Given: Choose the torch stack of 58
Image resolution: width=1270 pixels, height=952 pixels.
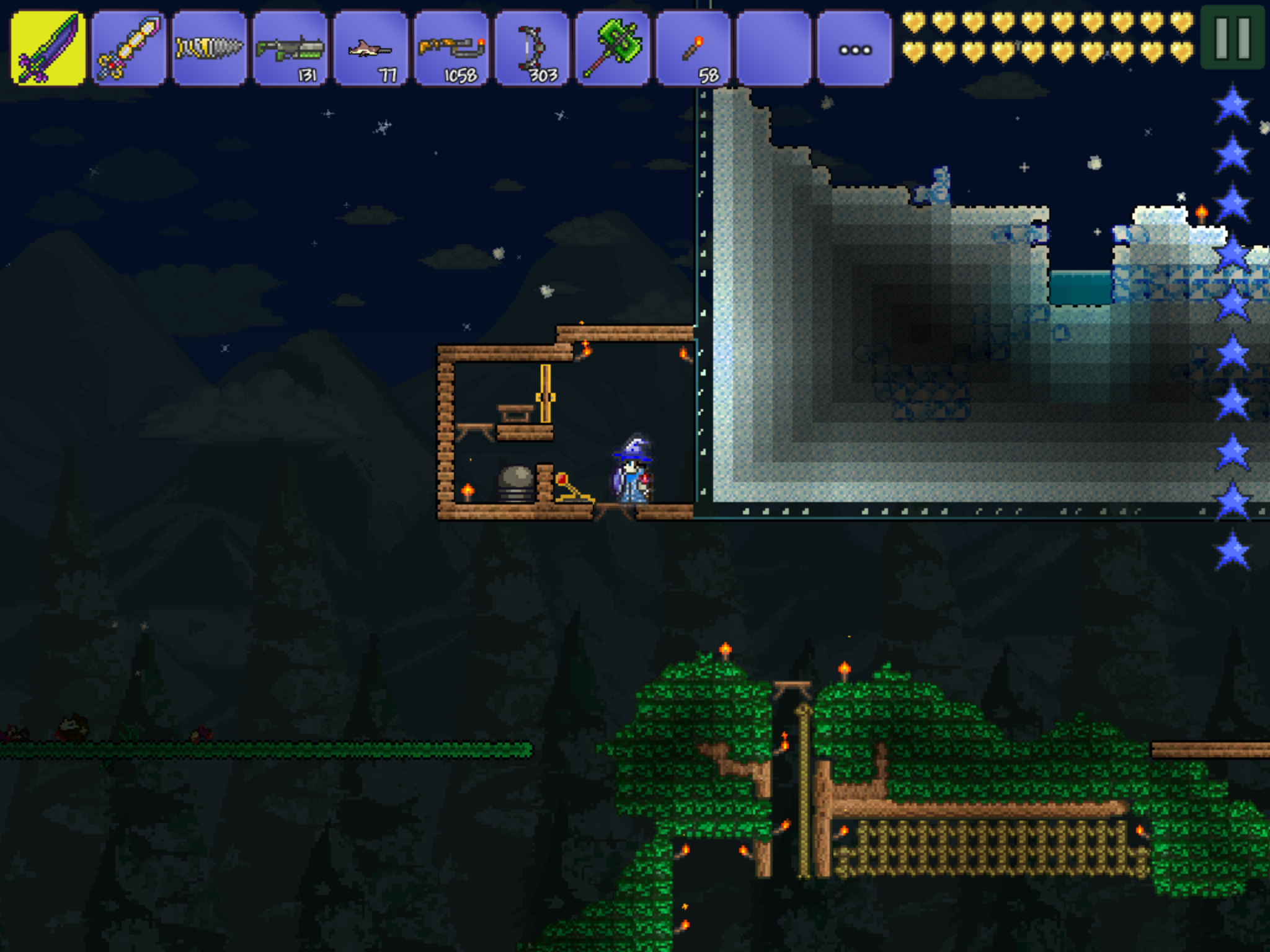Looking at the screenshot, I should click(693, 48).
